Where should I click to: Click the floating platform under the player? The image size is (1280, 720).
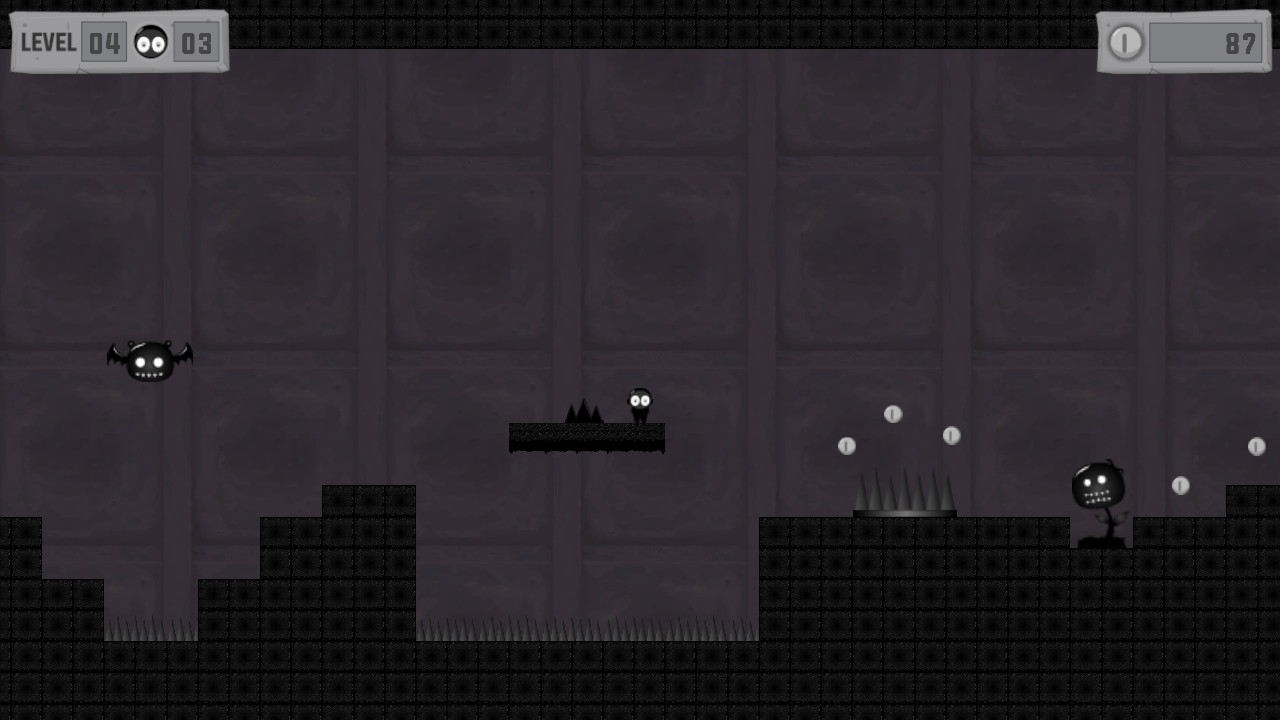click(587, 437)
